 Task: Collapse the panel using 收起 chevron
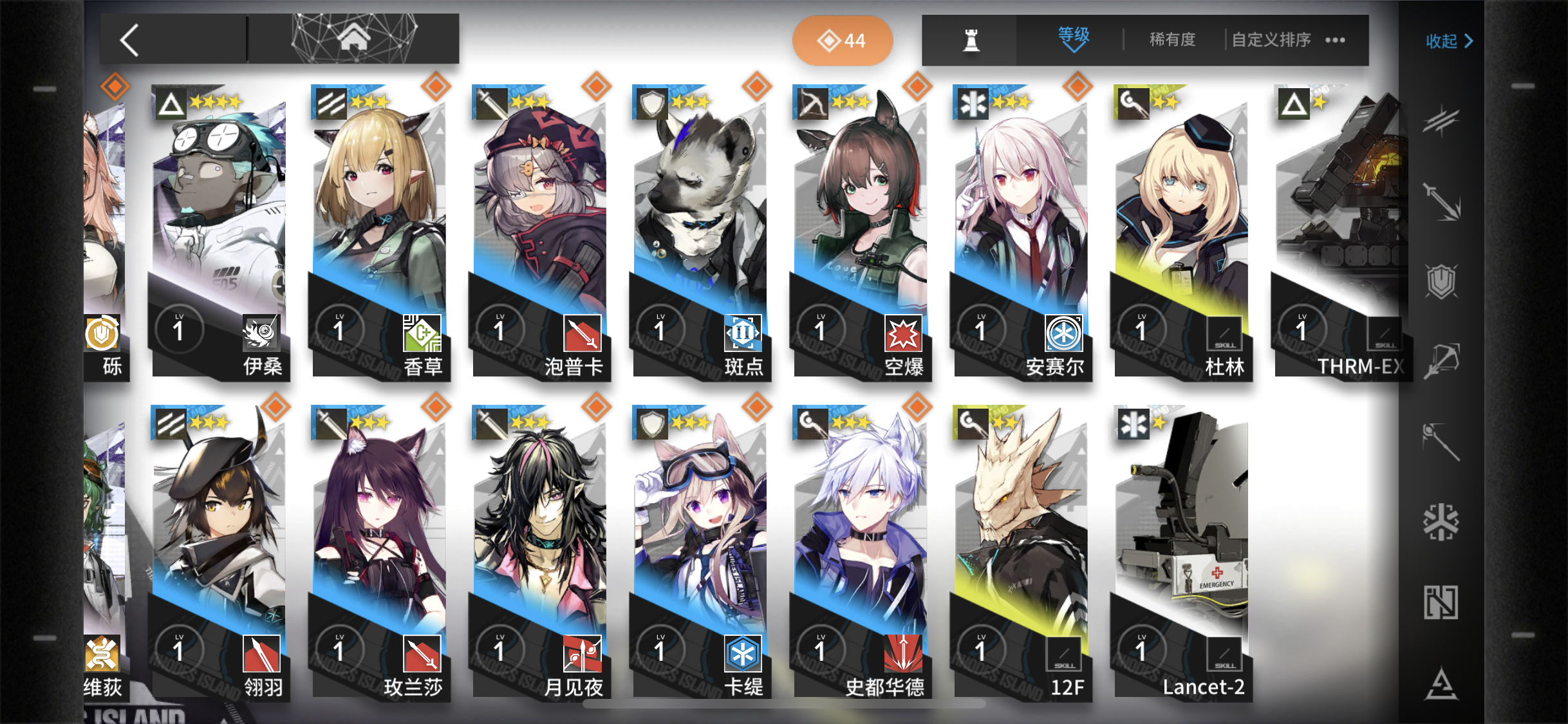click(x=1448, y=41)
